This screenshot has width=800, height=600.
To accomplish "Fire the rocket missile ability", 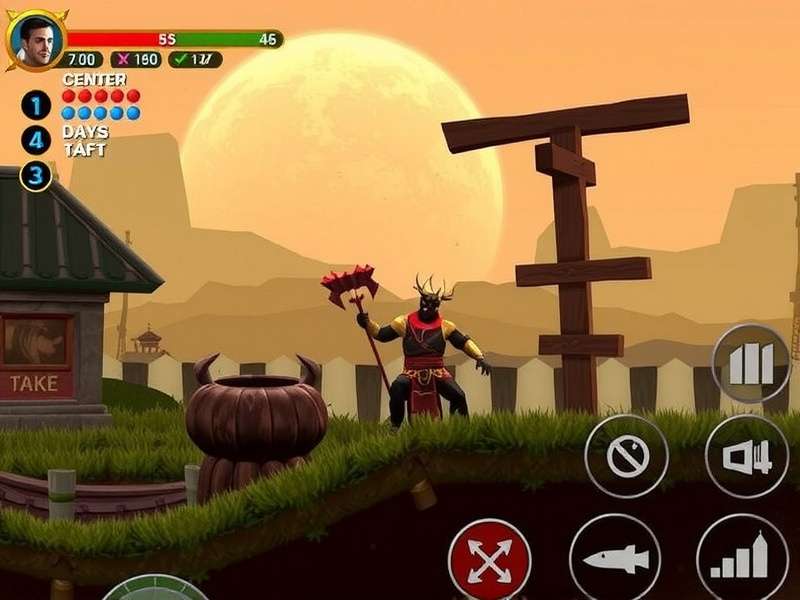I will (x=614, y=558).
